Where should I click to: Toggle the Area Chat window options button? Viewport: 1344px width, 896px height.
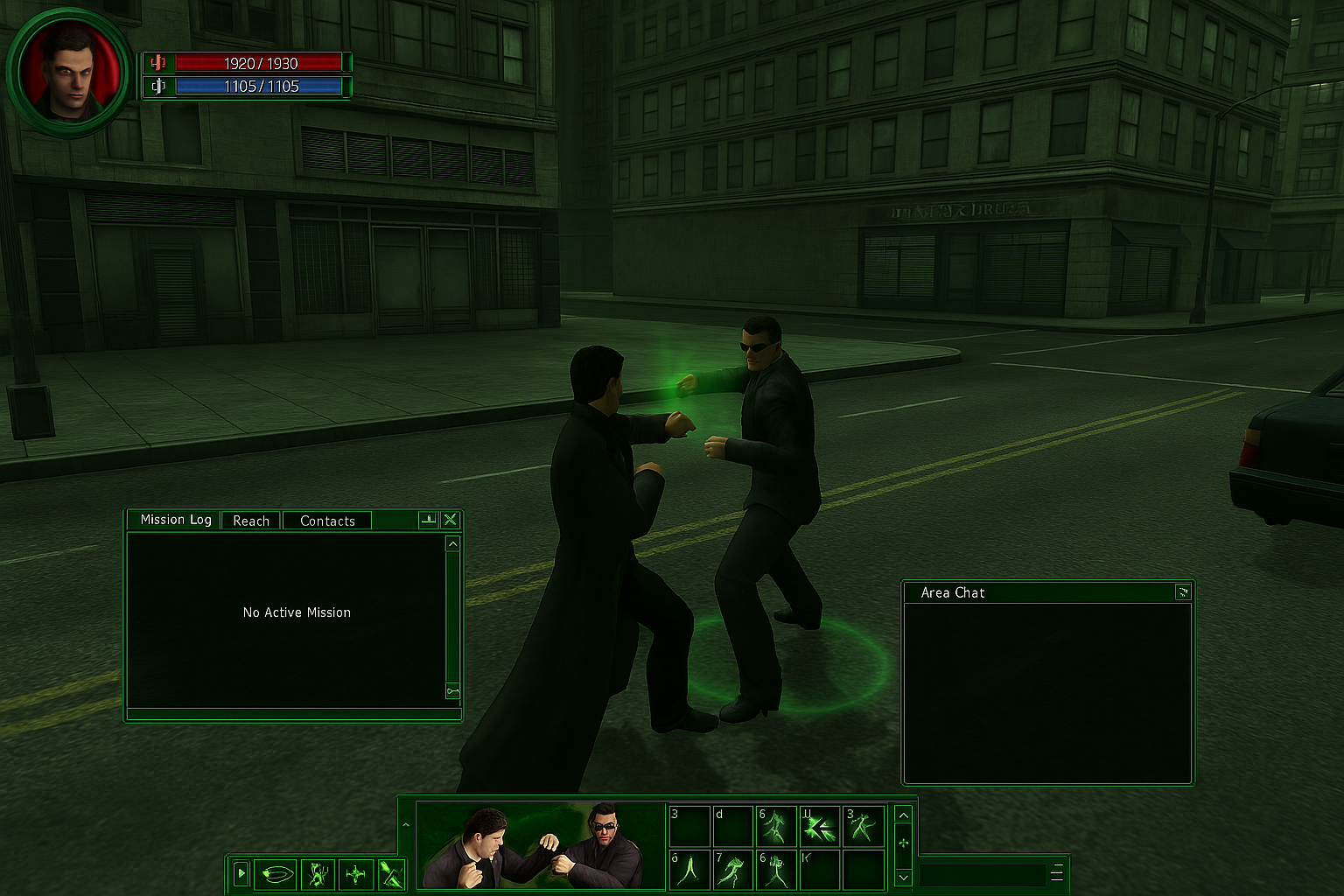pos(1183,592)
